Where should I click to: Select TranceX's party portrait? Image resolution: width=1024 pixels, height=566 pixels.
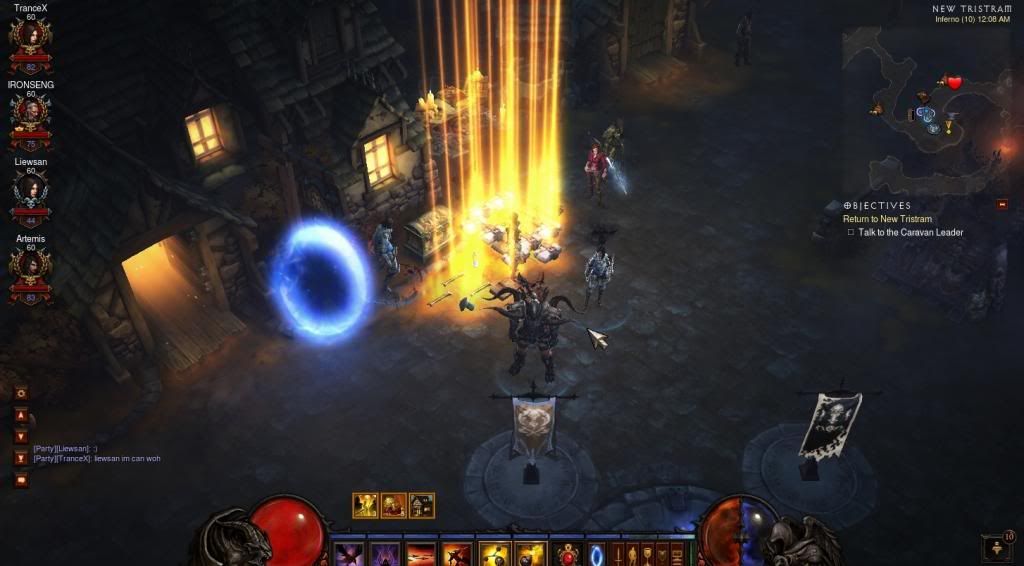click(30, 39)
